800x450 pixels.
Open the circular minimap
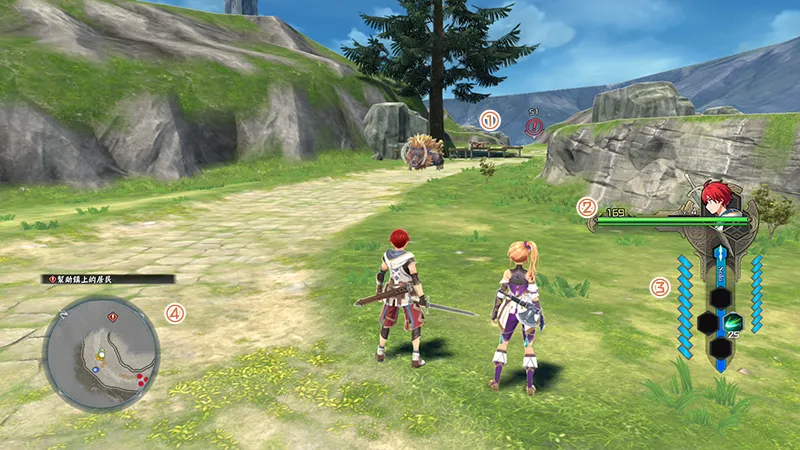click(101, 354)
